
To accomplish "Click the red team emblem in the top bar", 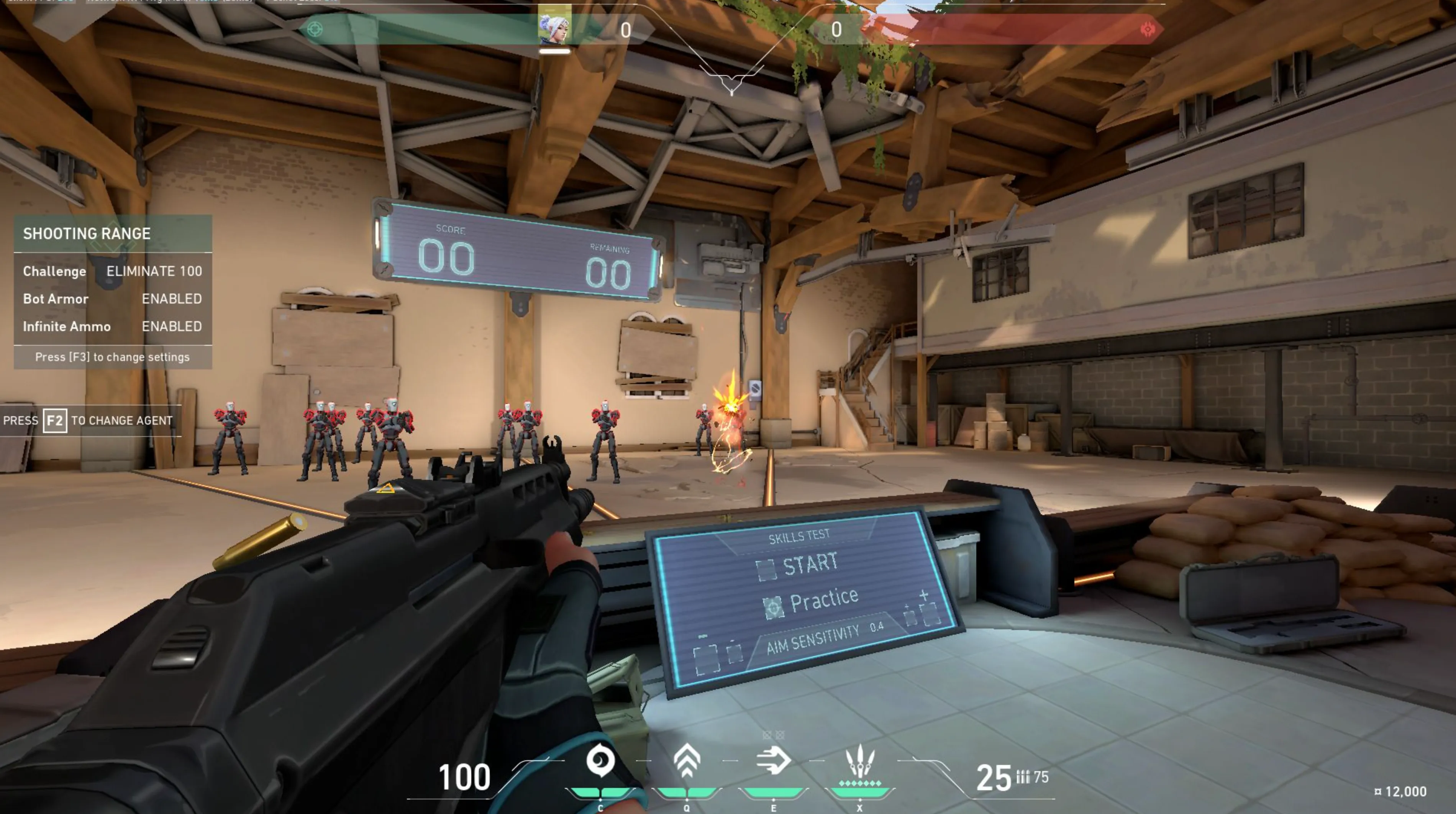I will click(x=1148, y=29).
